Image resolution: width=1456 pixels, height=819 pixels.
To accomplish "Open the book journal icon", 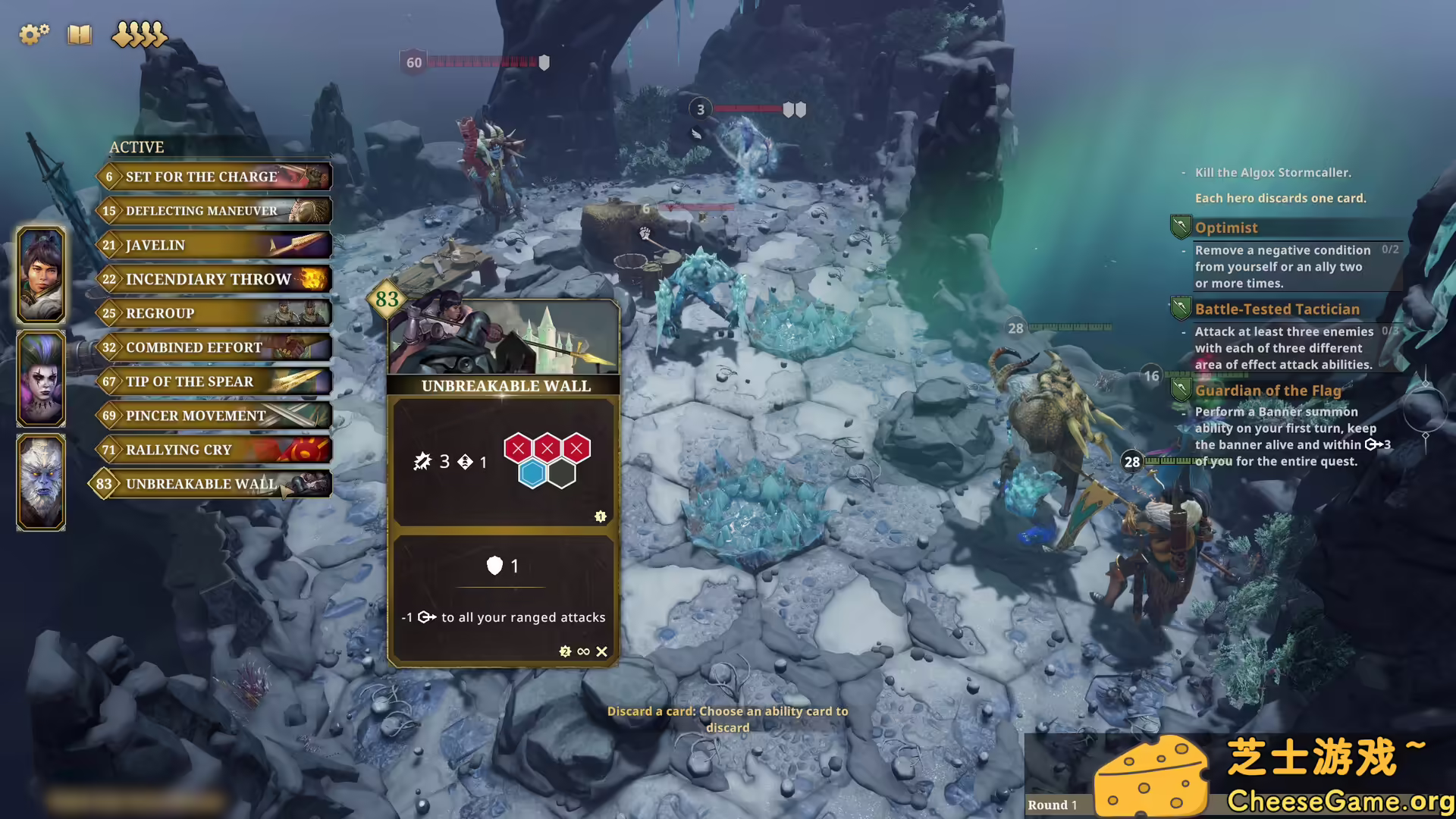I will [x=79, y=34].
